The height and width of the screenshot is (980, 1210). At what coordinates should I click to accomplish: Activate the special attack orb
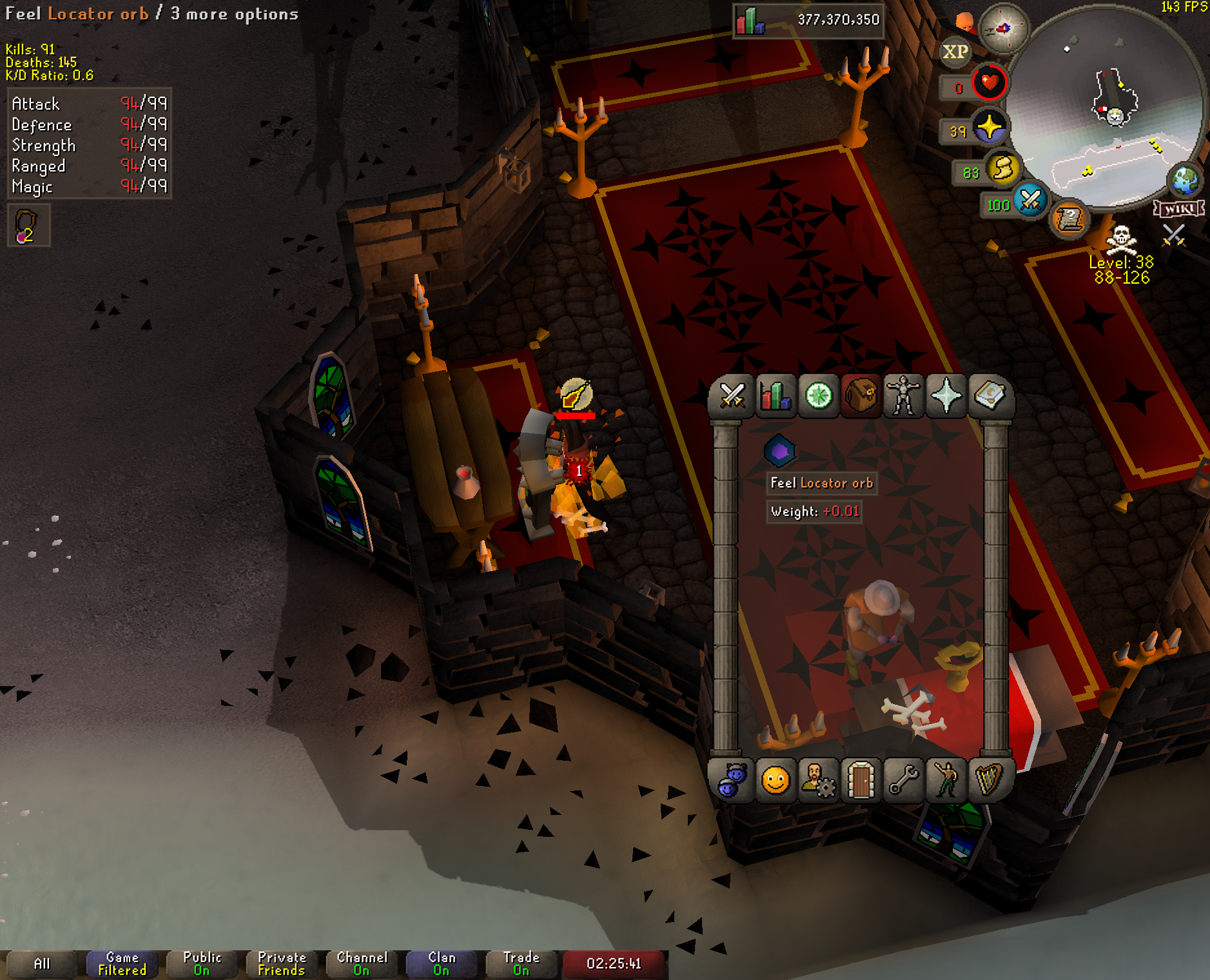[1029, 201]
